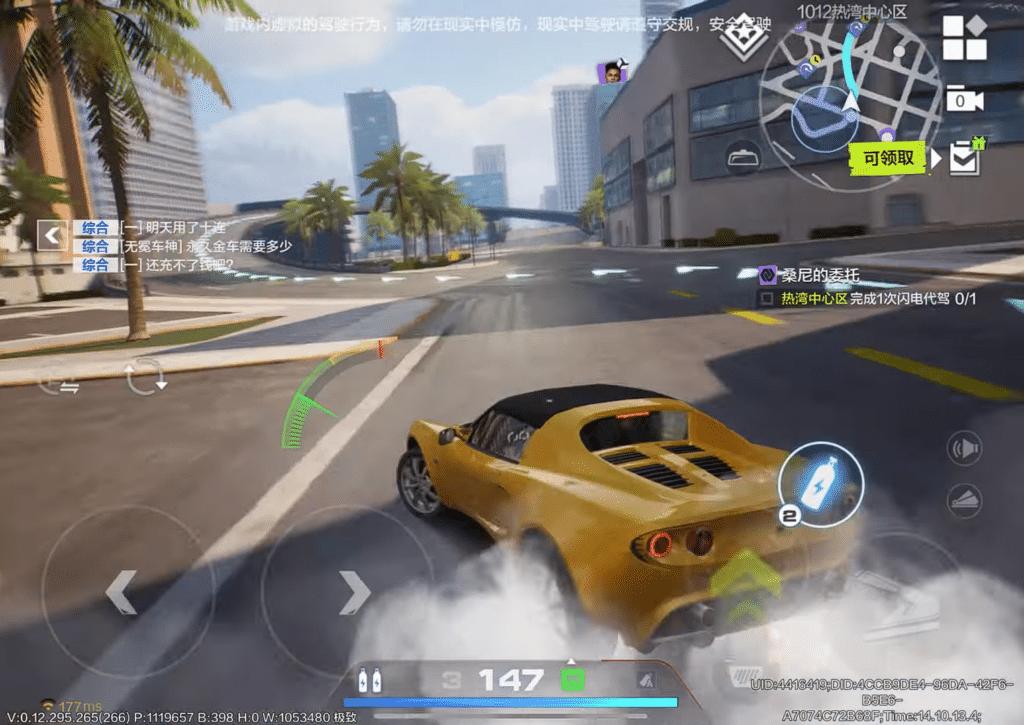
Task: Tap the circular up-down arrows reset icon
Action: pos(145,376)
